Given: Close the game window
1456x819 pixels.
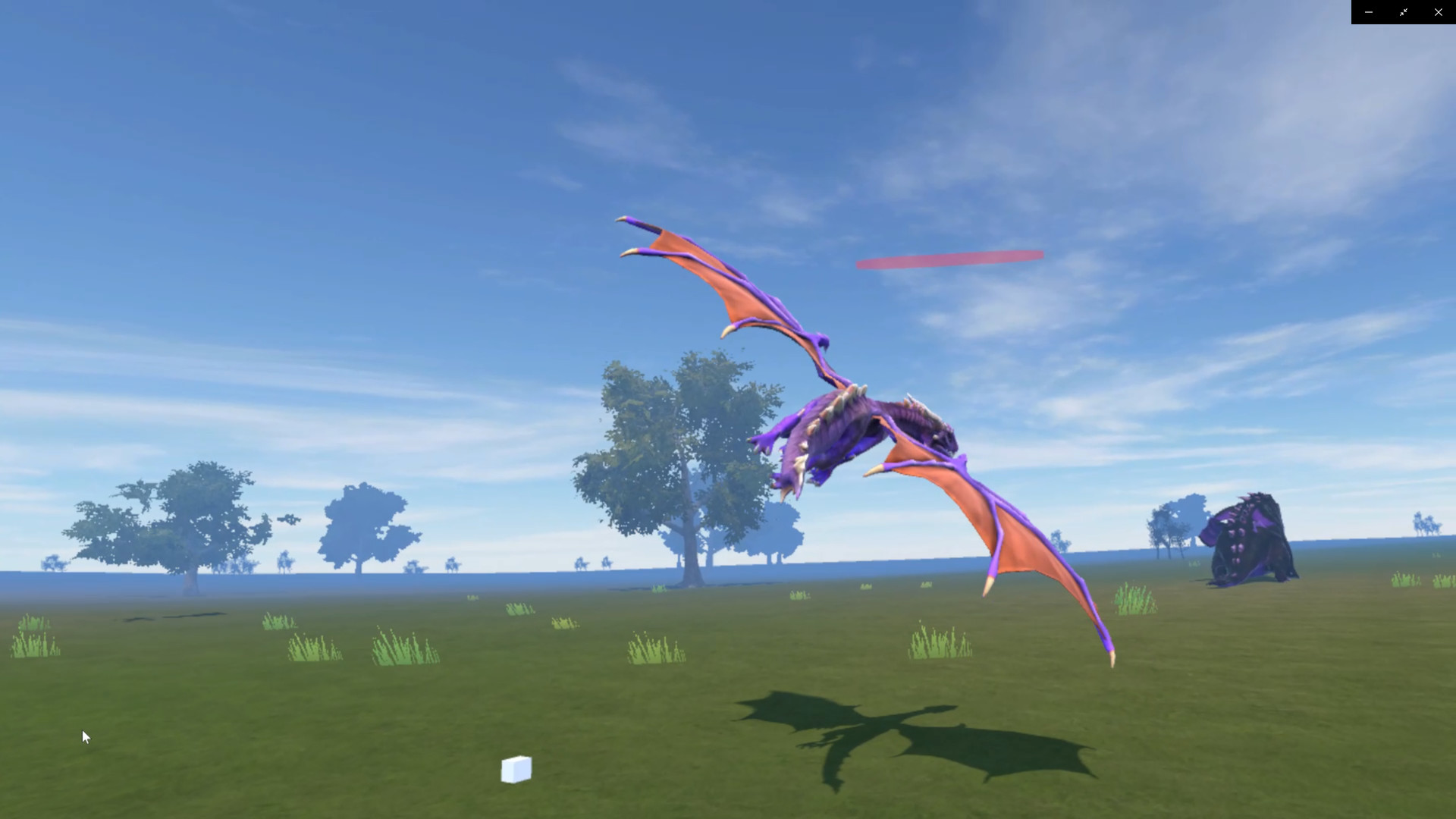Looking at the screenshot, I should pyautogui.click(x=1439, y=12).
